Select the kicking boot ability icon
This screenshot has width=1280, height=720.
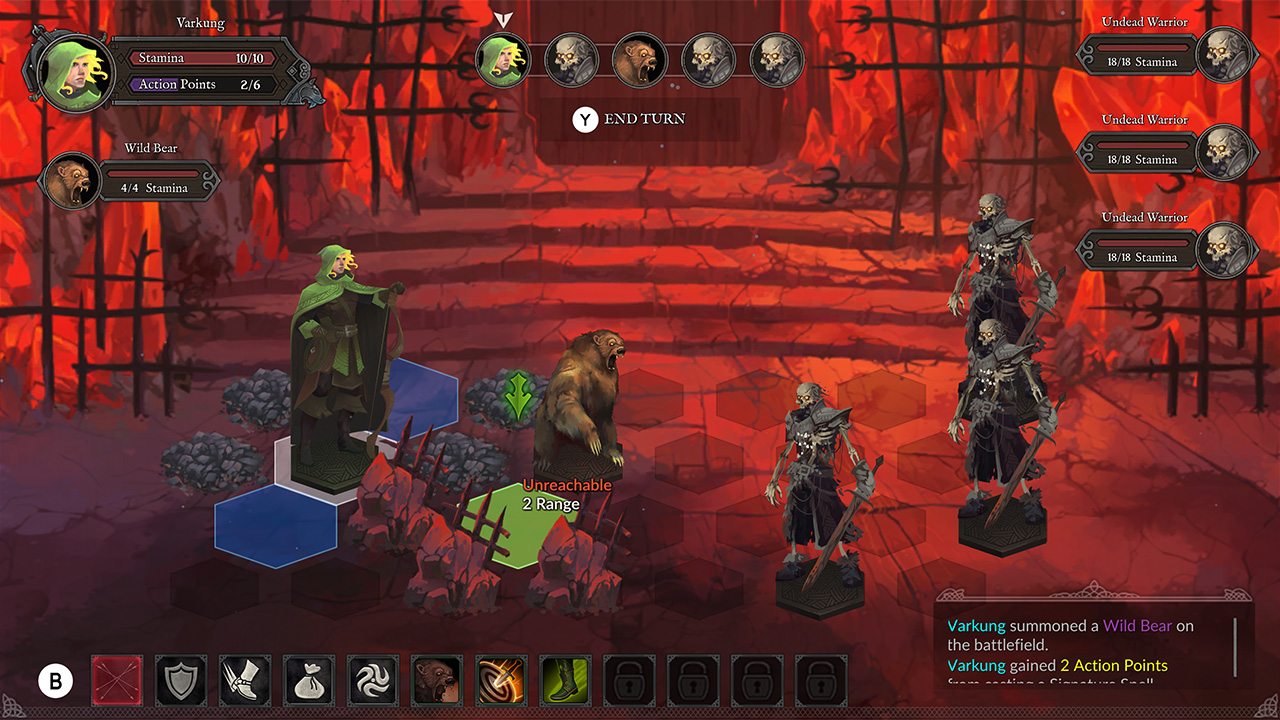pos(245,680)
